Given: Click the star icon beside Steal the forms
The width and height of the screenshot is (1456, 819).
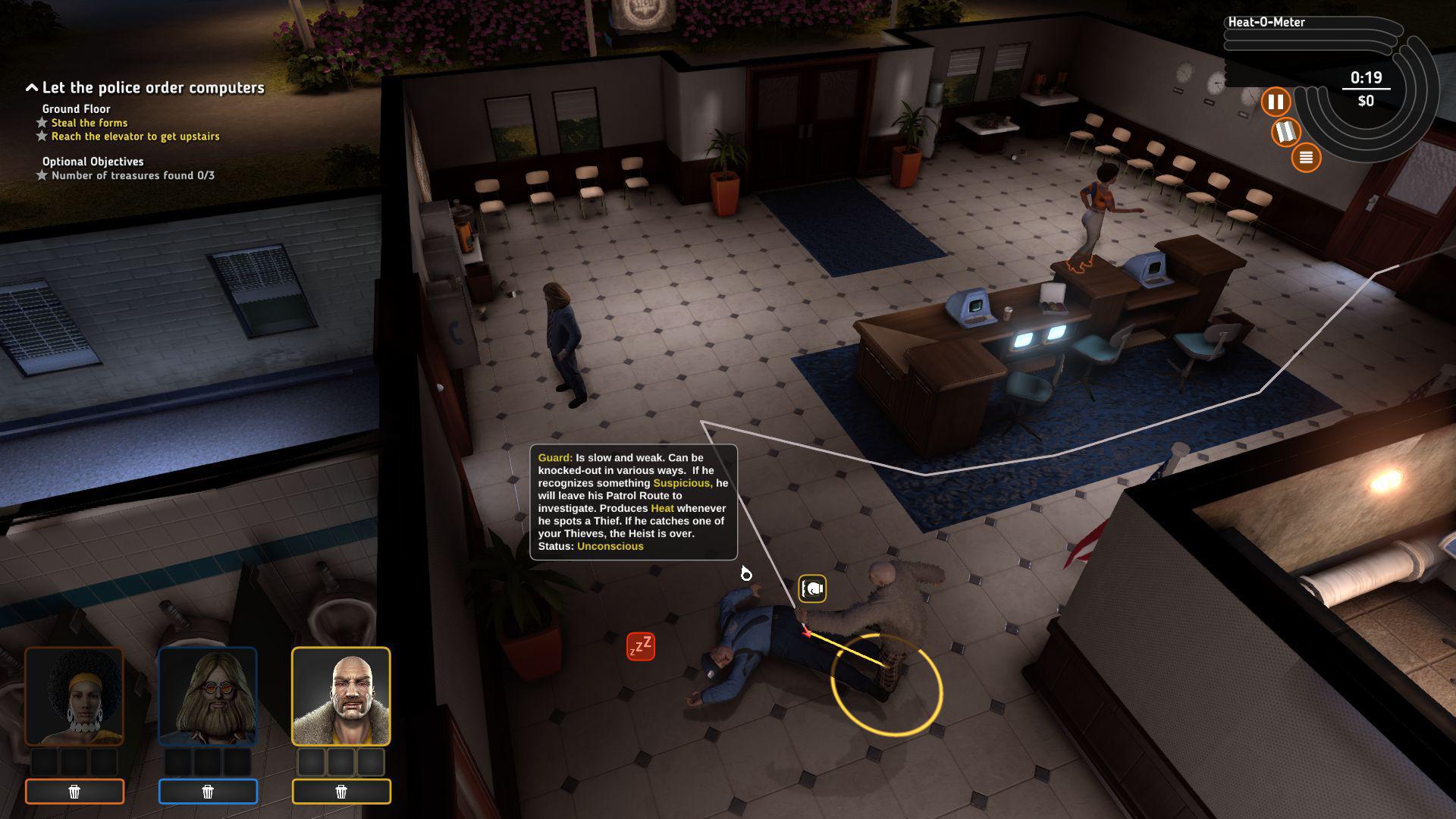Looking at the screenshot, I should pyautogui.click(x=42, y=122).
